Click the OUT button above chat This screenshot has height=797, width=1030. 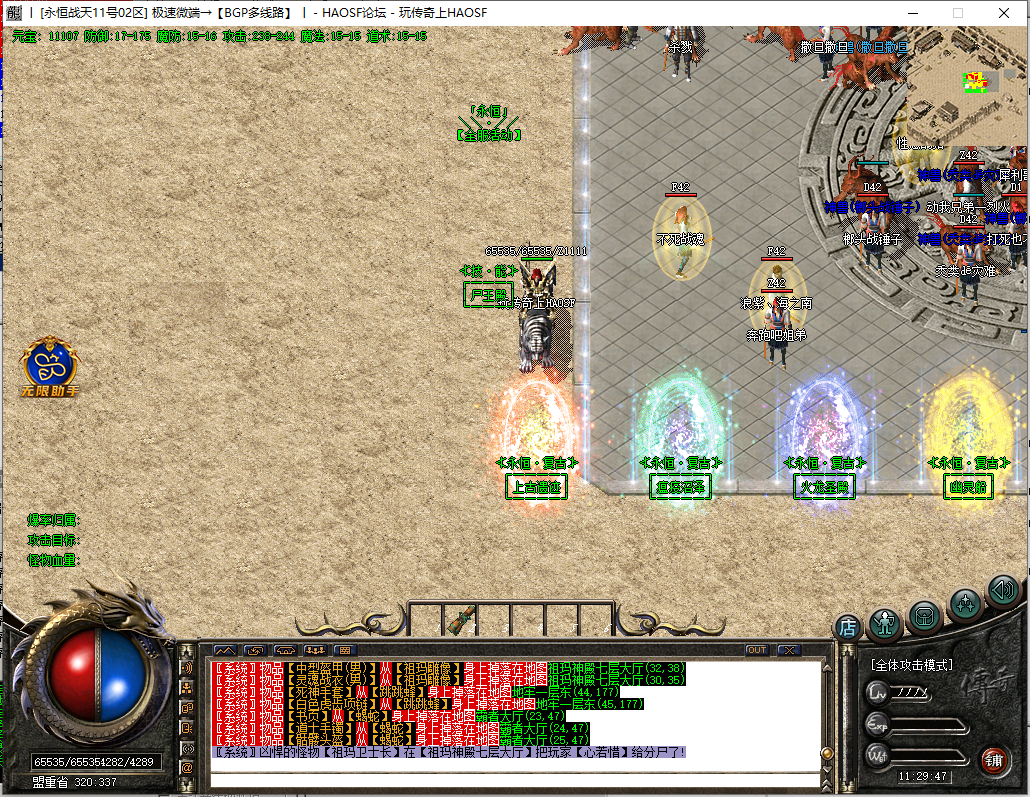pos(757,650)
